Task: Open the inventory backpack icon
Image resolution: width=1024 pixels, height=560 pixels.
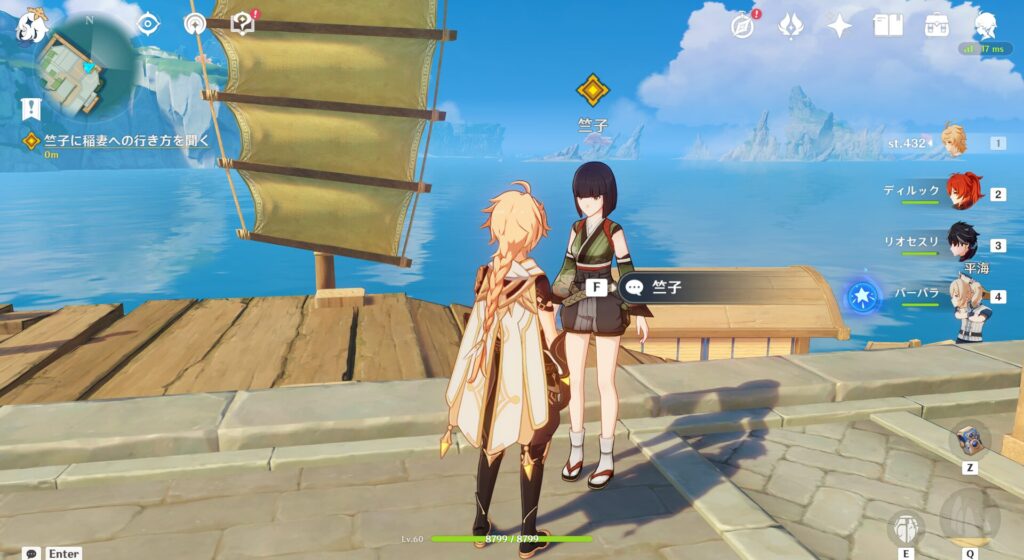Action: pyautogui.click(x=937, y=26)
